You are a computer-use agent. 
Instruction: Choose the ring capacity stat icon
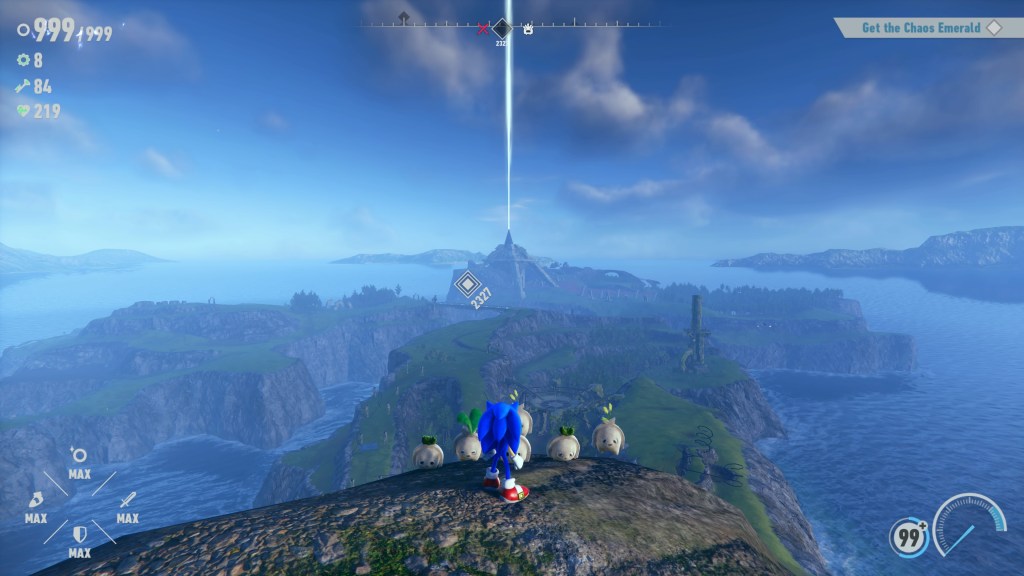click(80, 456)
